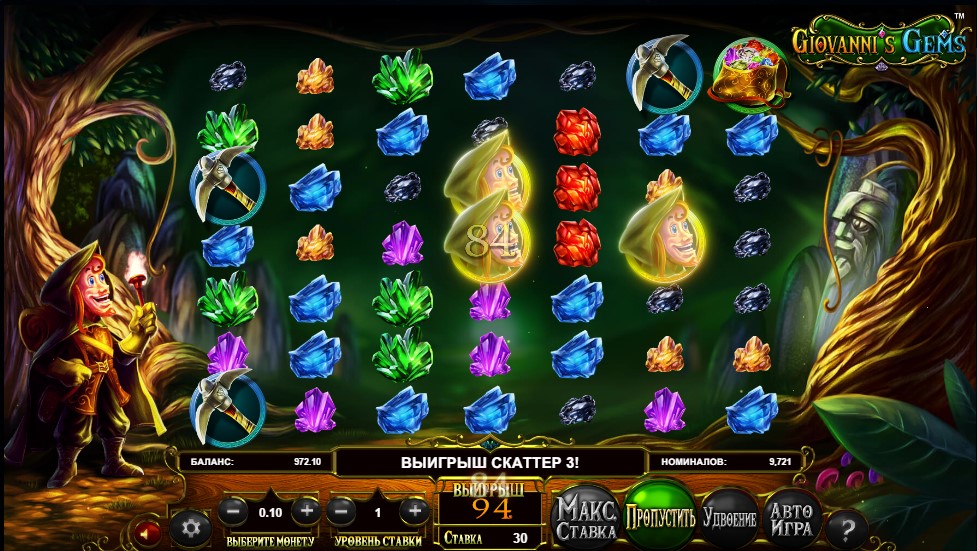Start Авто Игра autoplay
This screenshot has width=977, height=551.
point(790,517)
